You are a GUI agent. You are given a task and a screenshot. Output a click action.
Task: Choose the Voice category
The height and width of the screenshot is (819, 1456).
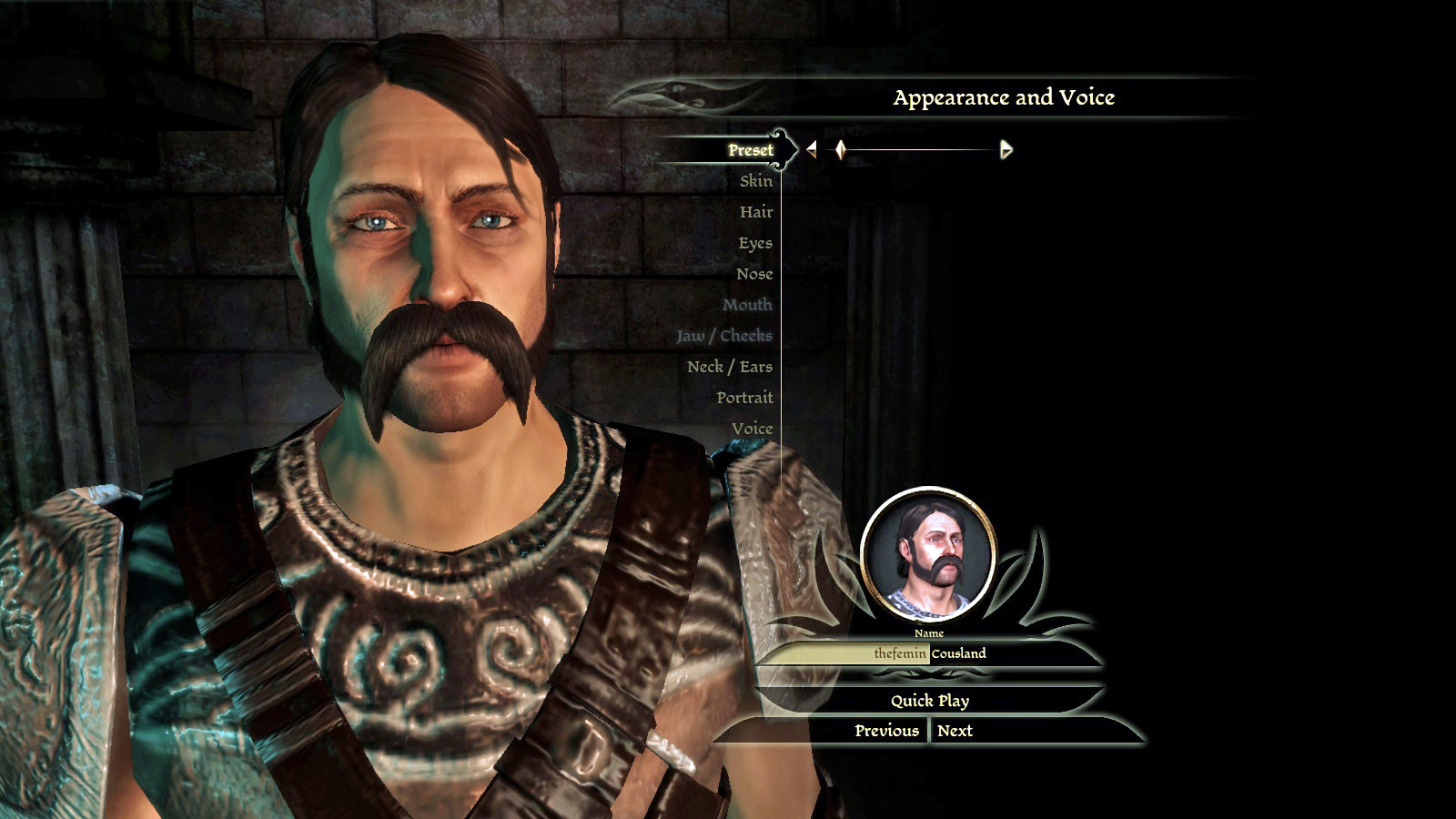coord(752,429)
